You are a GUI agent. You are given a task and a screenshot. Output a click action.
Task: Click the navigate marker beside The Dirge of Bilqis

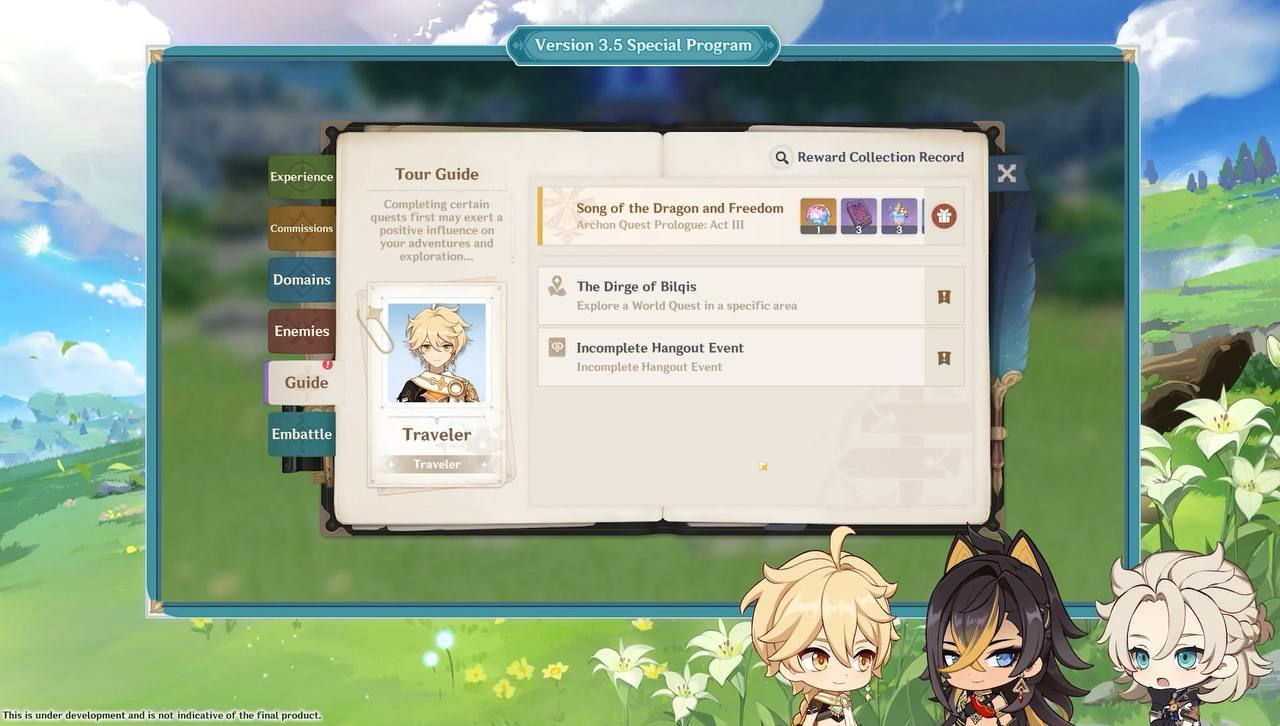pos(942,295)
